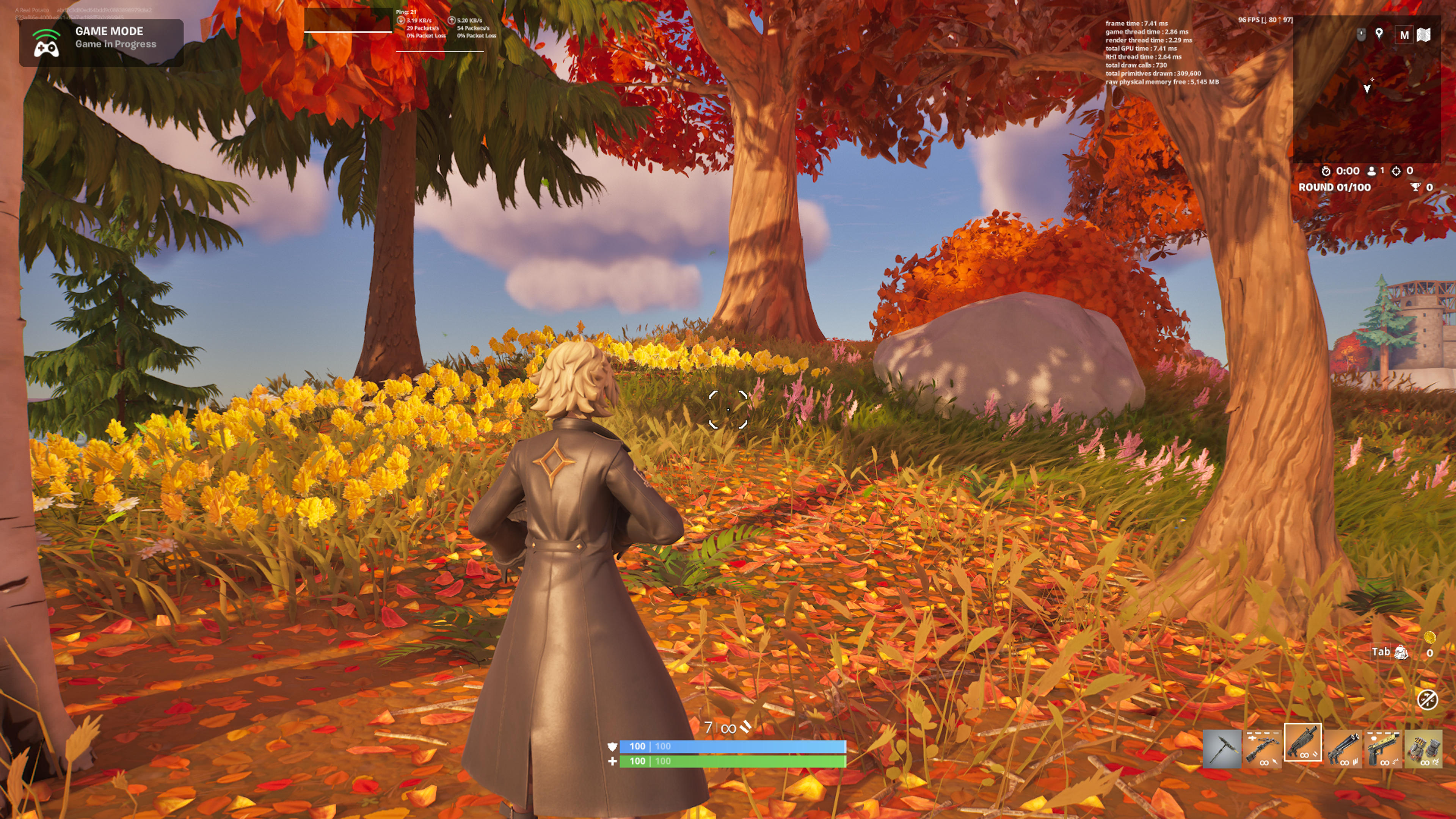1456x819 pixels.
Task: Open the backpack inventory icon
Action: pos(1401,652)
